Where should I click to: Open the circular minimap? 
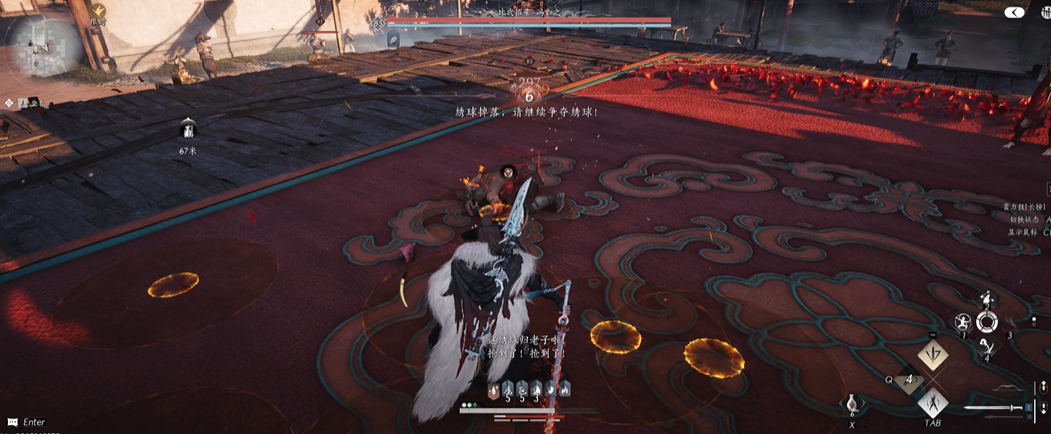(x=45, y=43)
